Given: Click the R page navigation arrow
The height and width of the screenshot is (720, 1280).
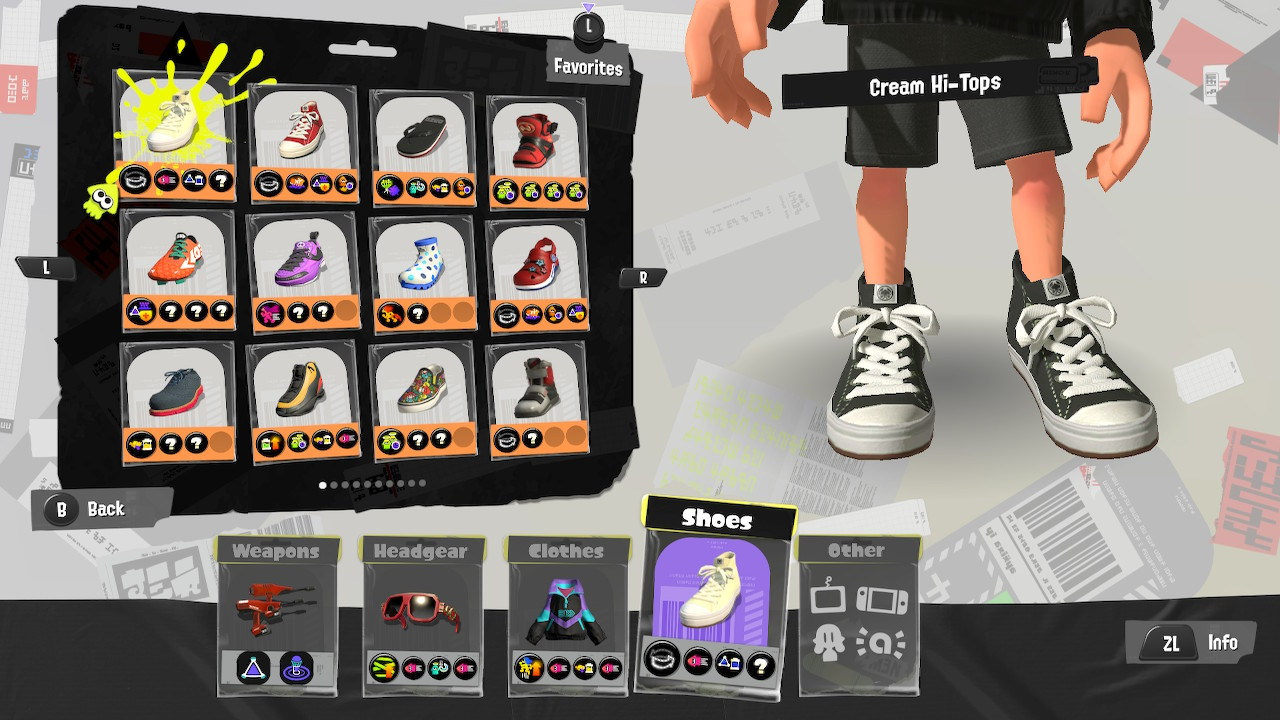Looking at the screenshot, I should click(644, 276).
